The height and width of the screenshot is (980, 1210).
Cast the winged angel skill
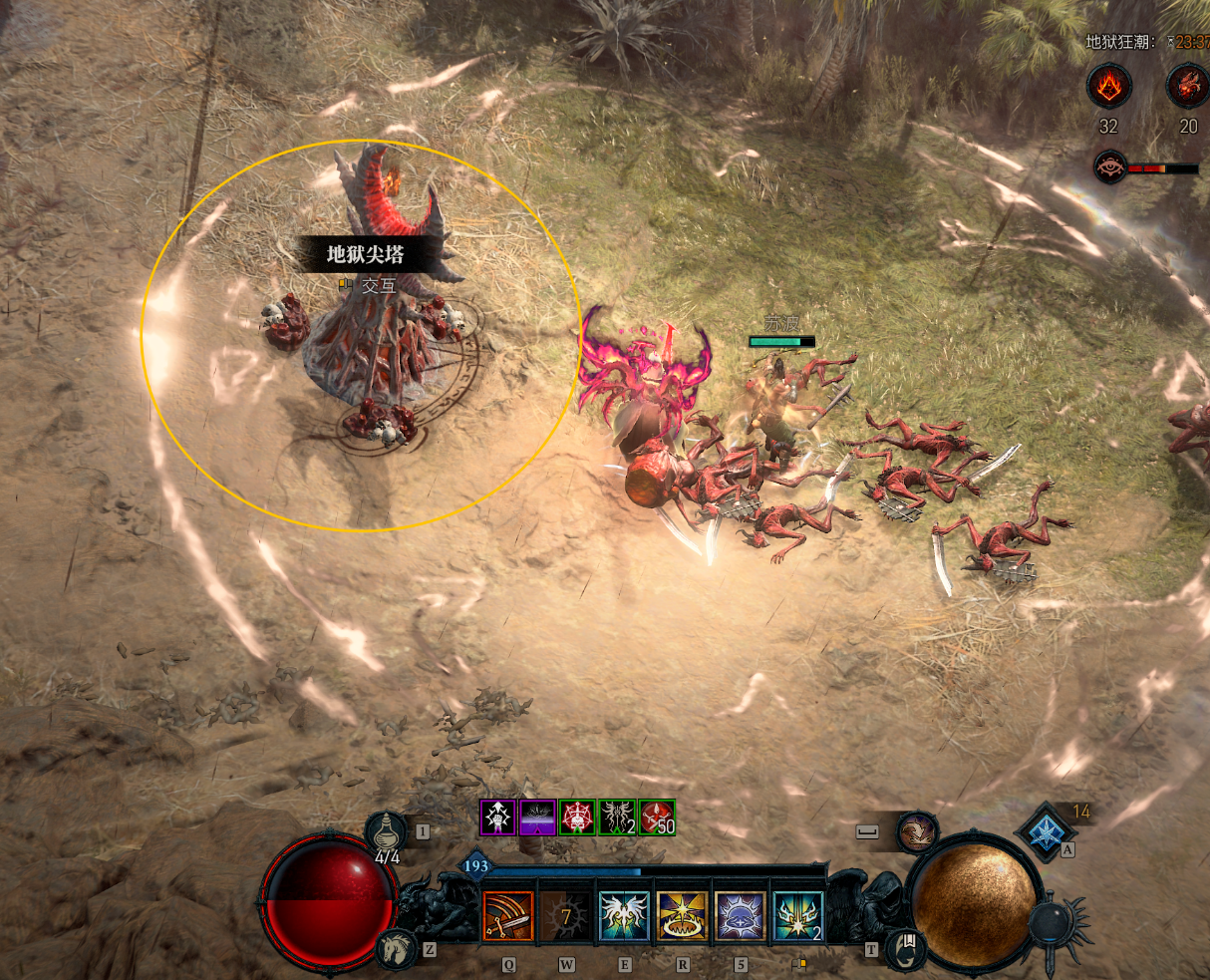click(x=624, y=916)
